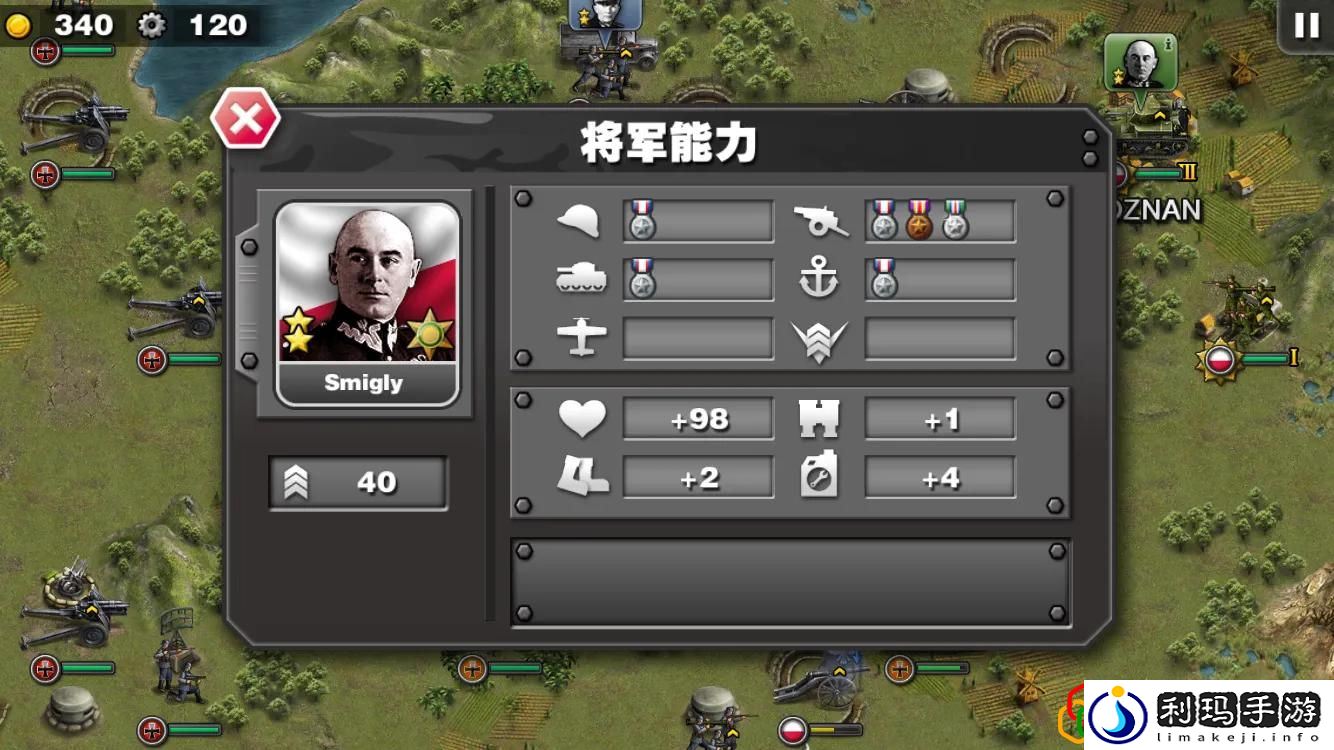Screen dimensions: 1334x750
Task: Pause the game
Action: tap(1305, 25)
